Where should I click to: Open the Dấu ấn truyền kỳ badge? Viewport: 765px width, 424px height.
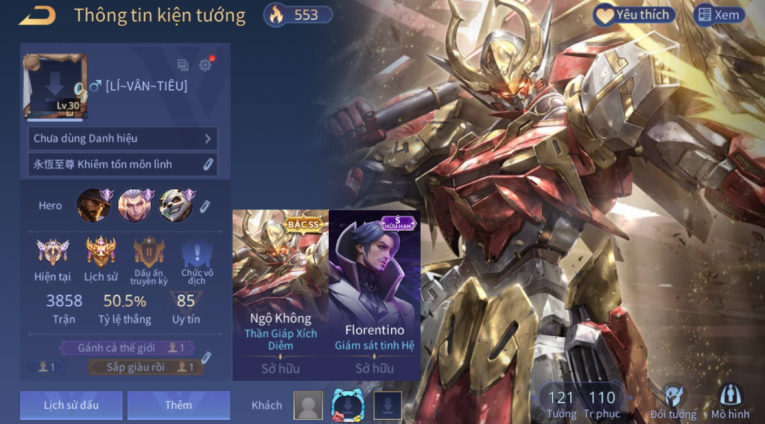[148, 256]
